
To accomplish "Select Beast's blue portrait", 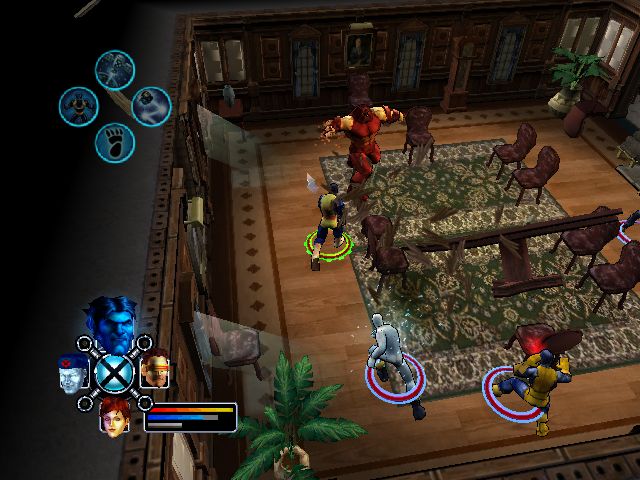I will tap(108, 322).
